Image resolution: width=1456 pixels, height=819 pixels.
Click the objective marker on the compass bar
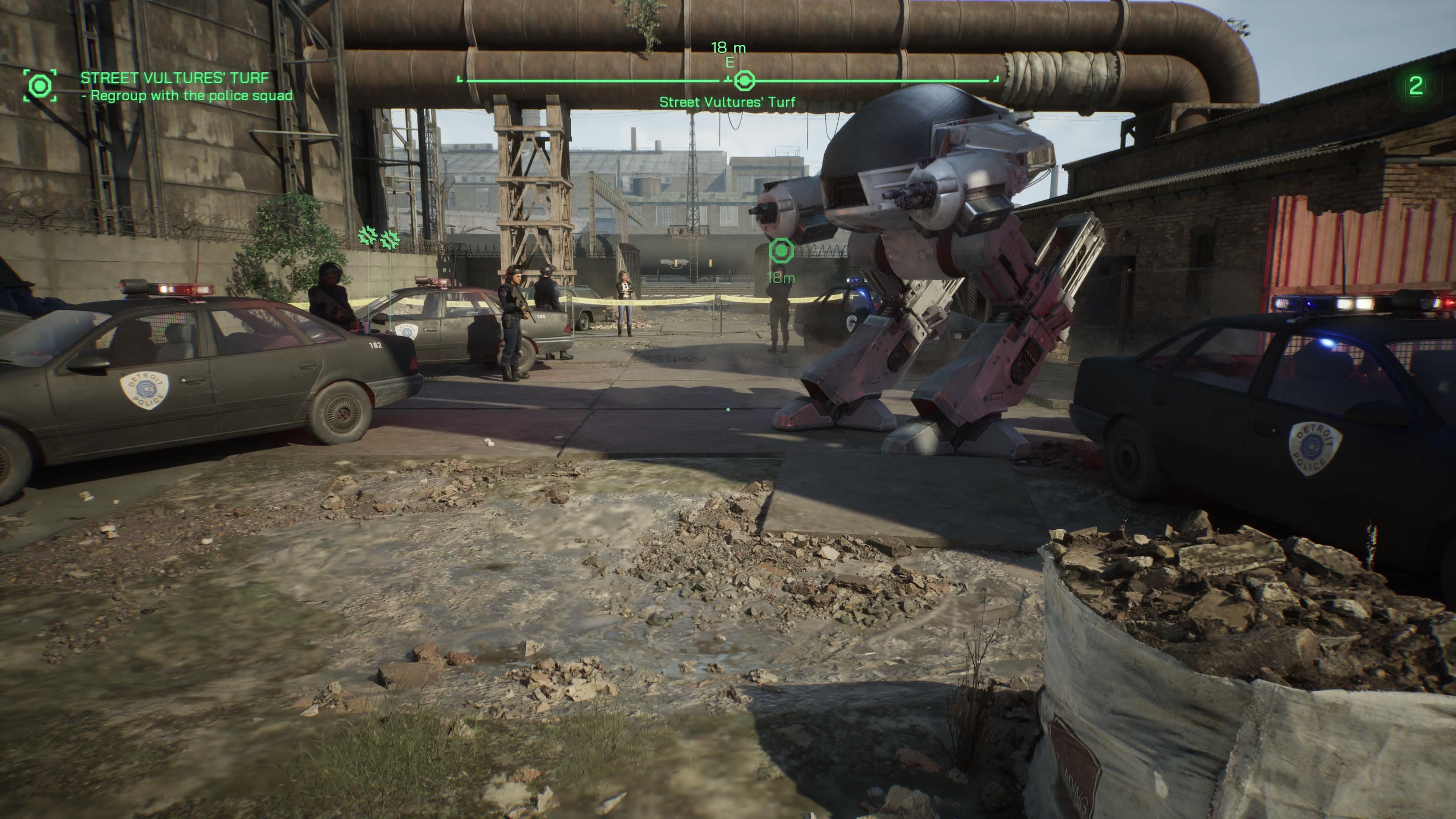click(x=744, y=81)
